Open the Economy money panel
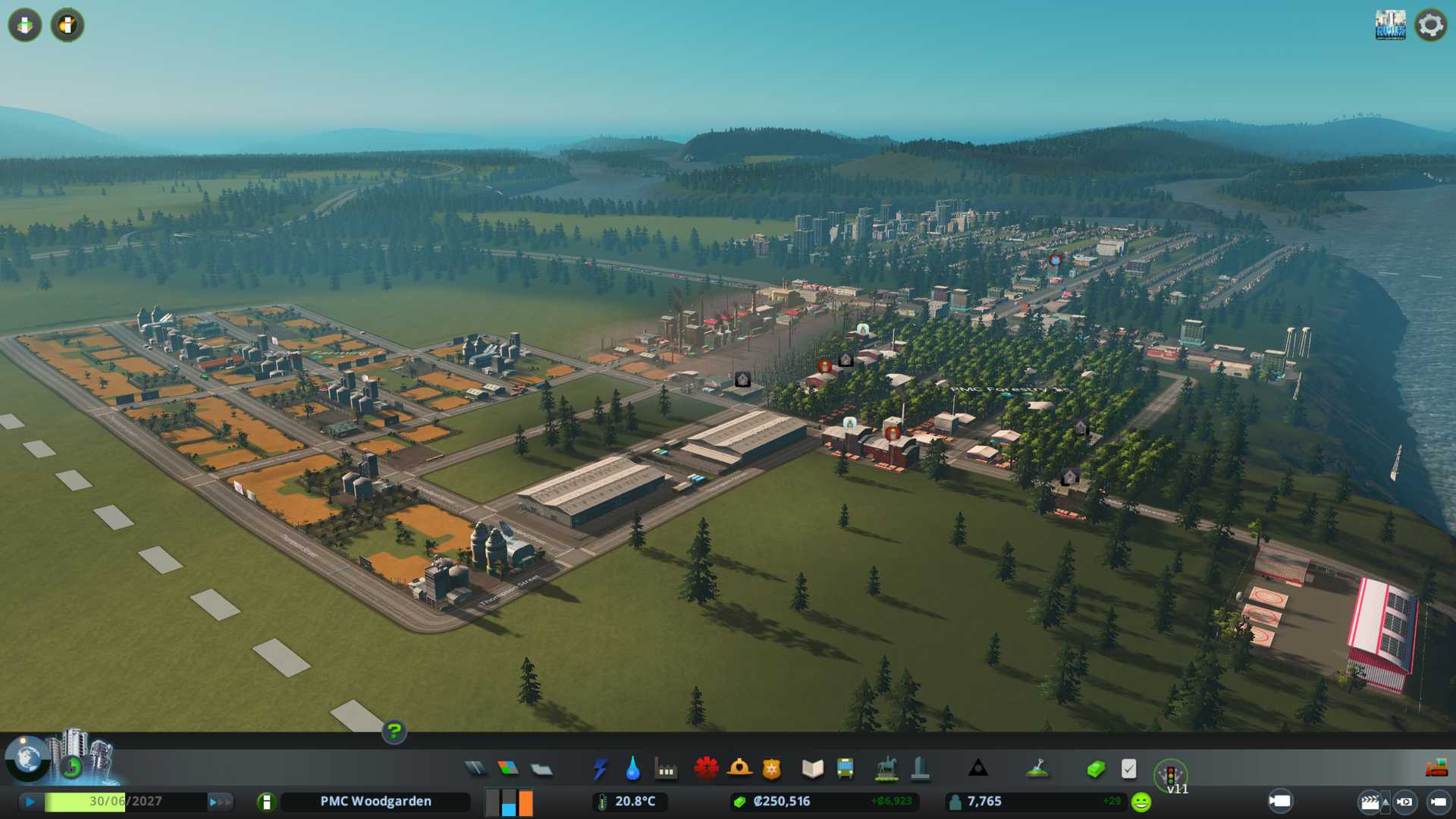Viewport: 1456px width, 819px height. (x=1095, y=769)
